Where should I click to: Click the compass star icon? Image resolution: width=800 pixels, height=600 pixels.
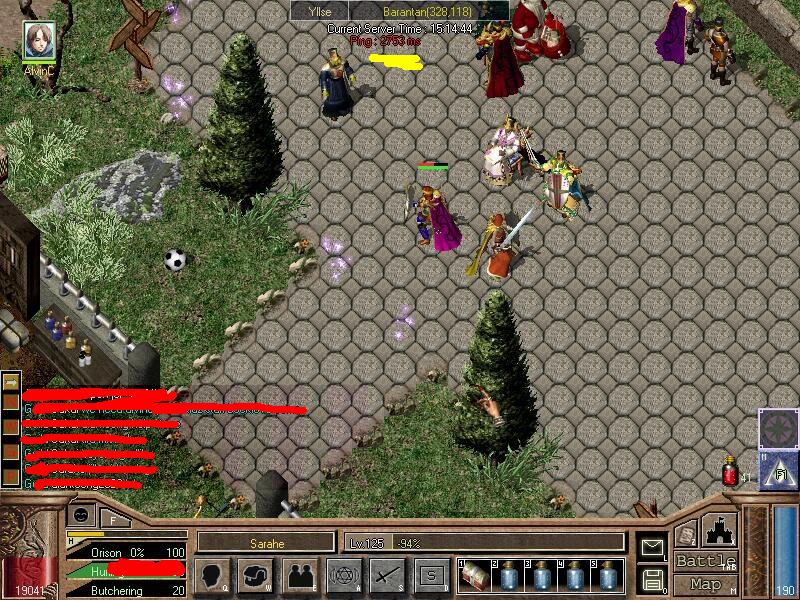[x=776, y=426]
